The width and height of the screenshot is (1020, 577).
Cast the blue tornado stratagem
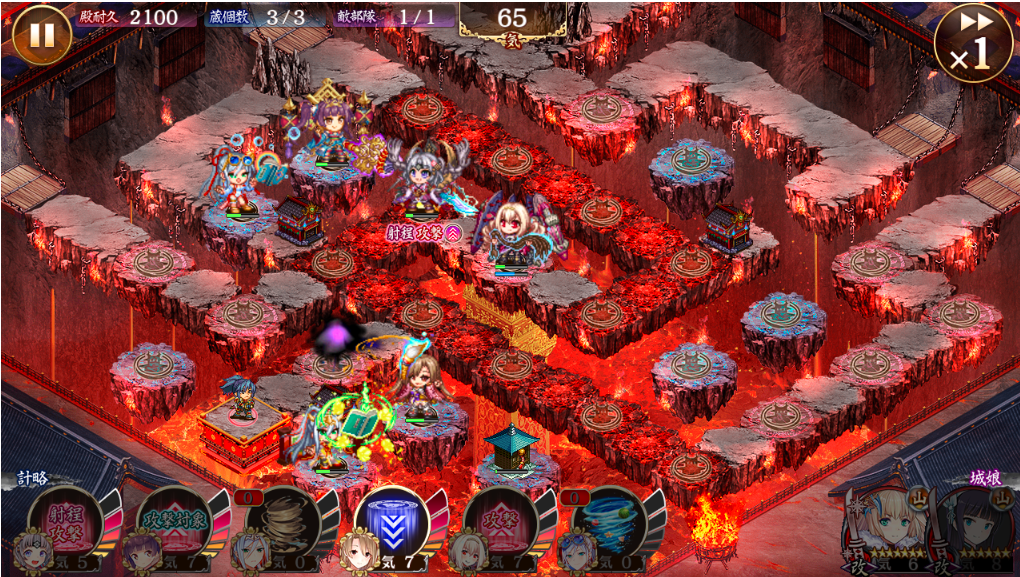(608, 521)
